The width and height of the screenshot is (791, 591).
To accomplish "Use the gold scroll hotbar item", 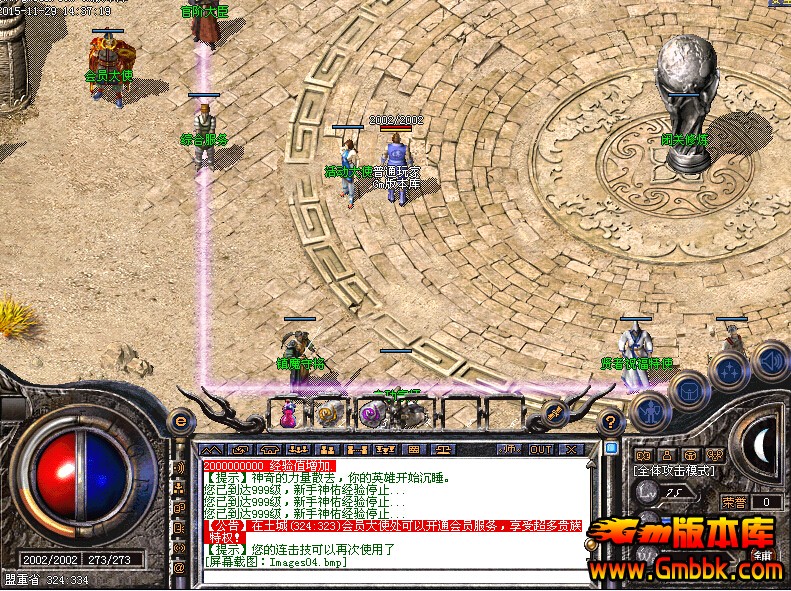I will [x=329, y=412].
